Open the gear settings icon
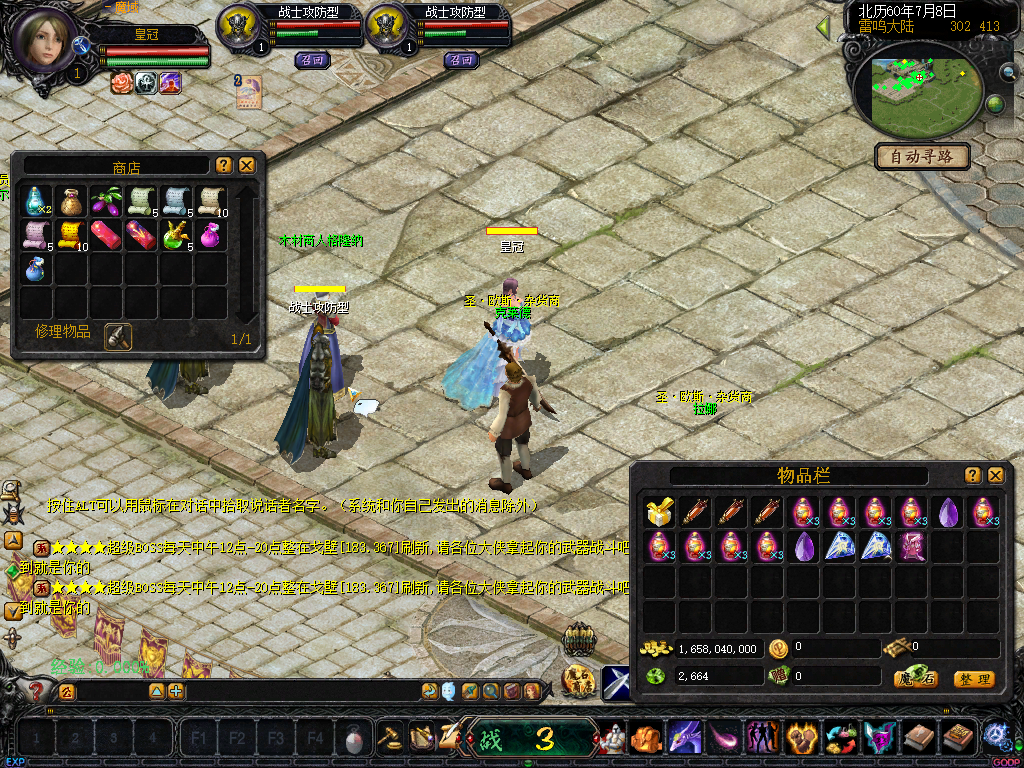This screenshot has height=768, width=1024. click(995, 736)
